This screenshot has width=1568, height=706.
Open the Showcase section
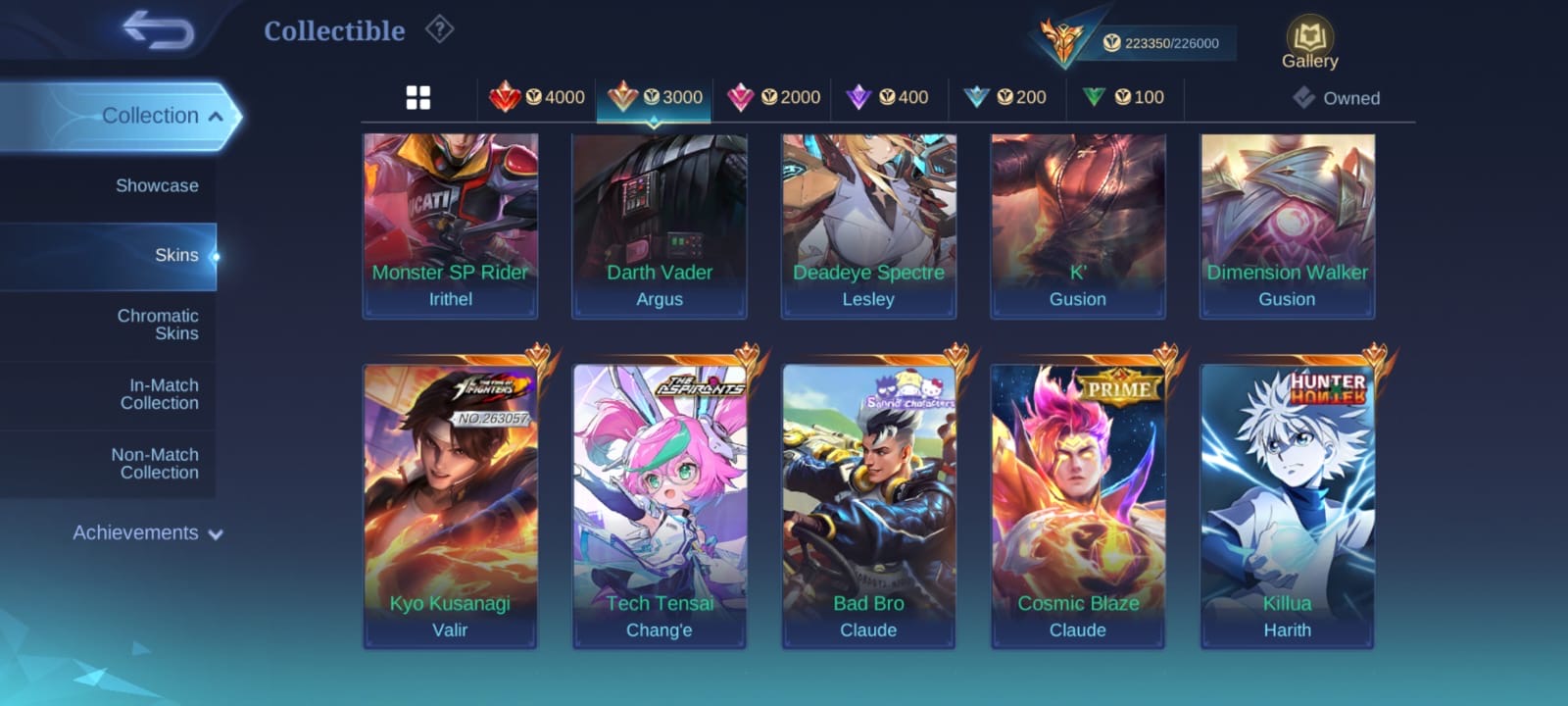coord(157,186)
